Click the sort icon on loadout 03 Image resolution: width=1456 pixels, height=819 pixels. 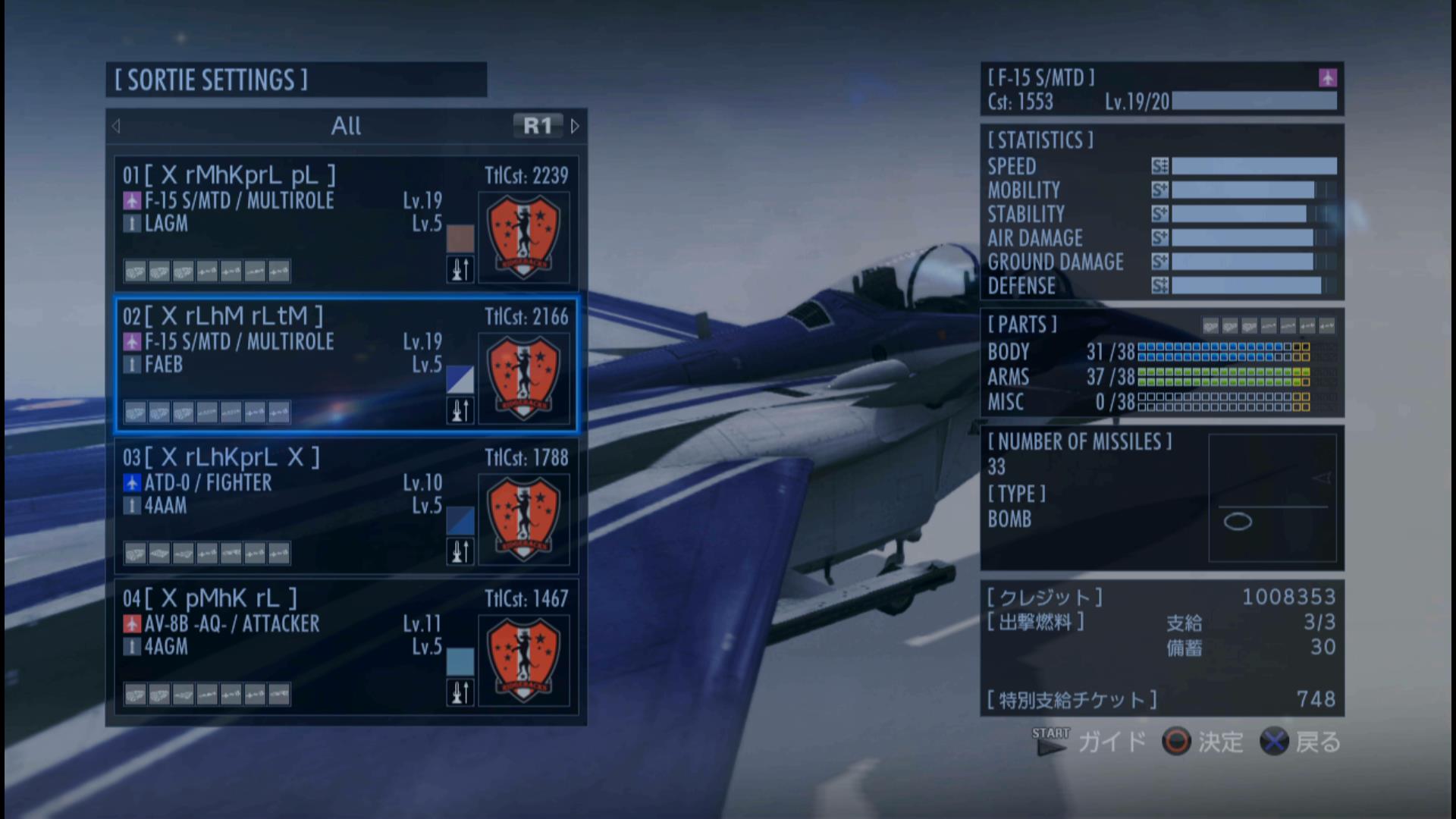pos(460,551)
